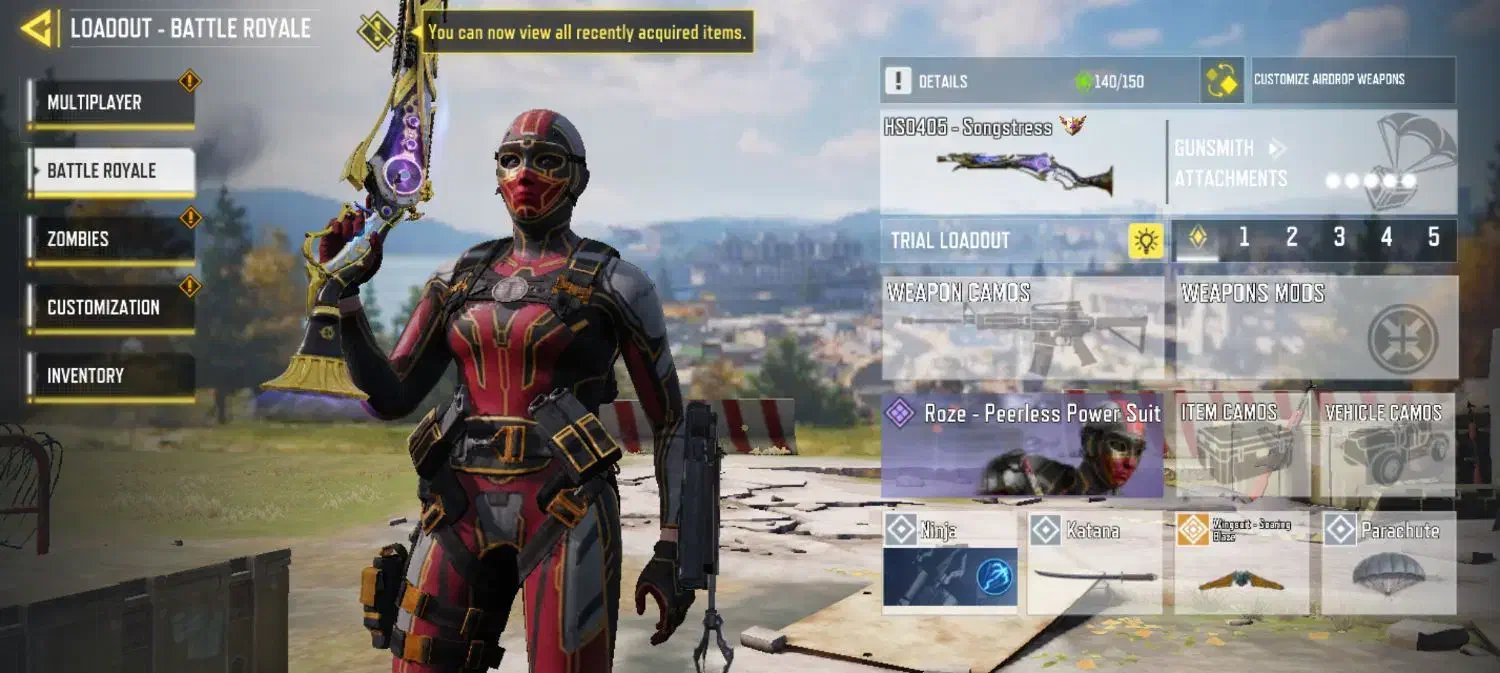Select the Battle Royale tab
This screenshot has height=673, width=1500.
pos(110,171)
